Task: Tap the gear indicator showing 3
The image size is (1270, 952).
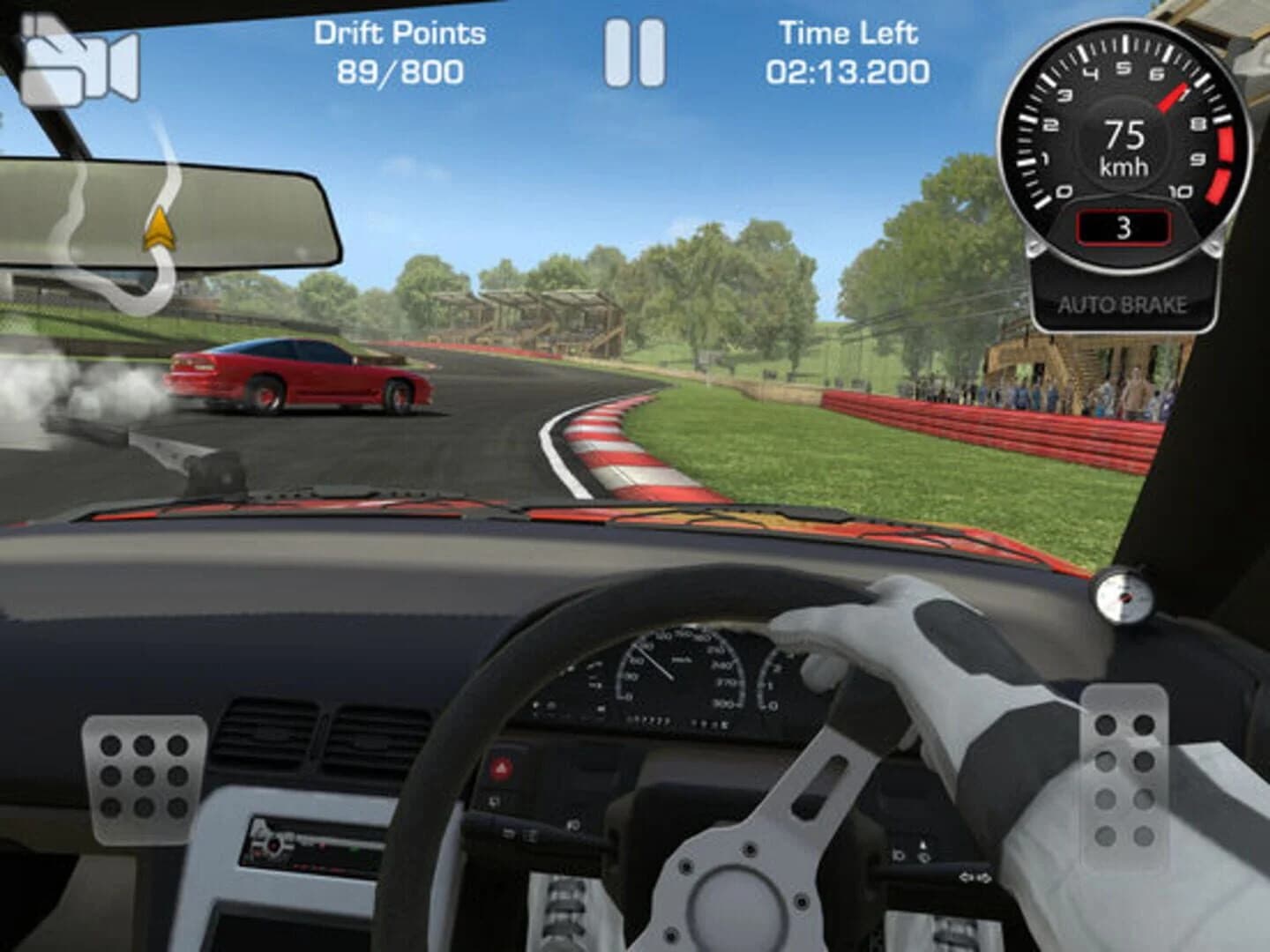Action: [x=1122, y=227]
